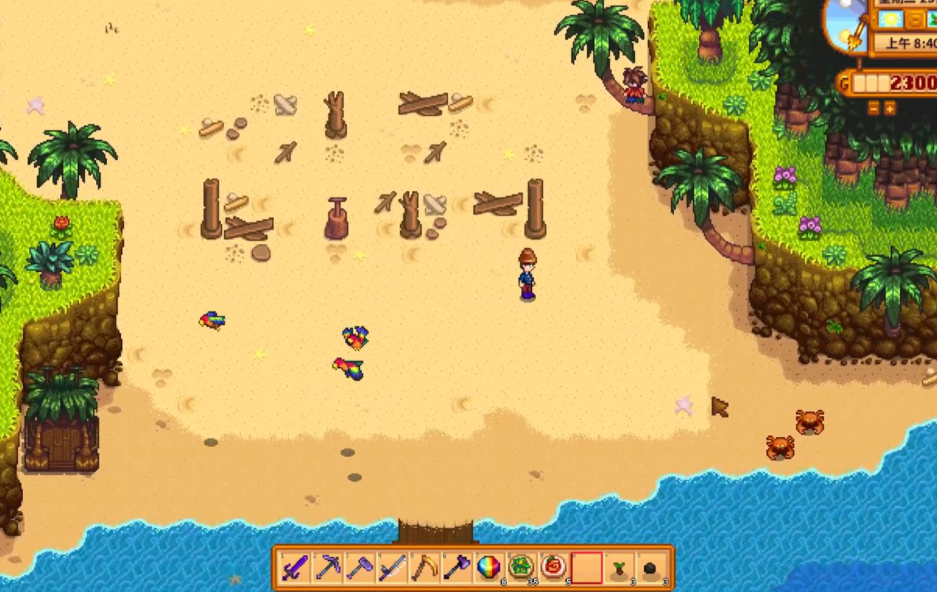The width and height of the screenshot is (937, 592).
Task: Select the purple sword in the hotbar
Action: coord(294,567)
